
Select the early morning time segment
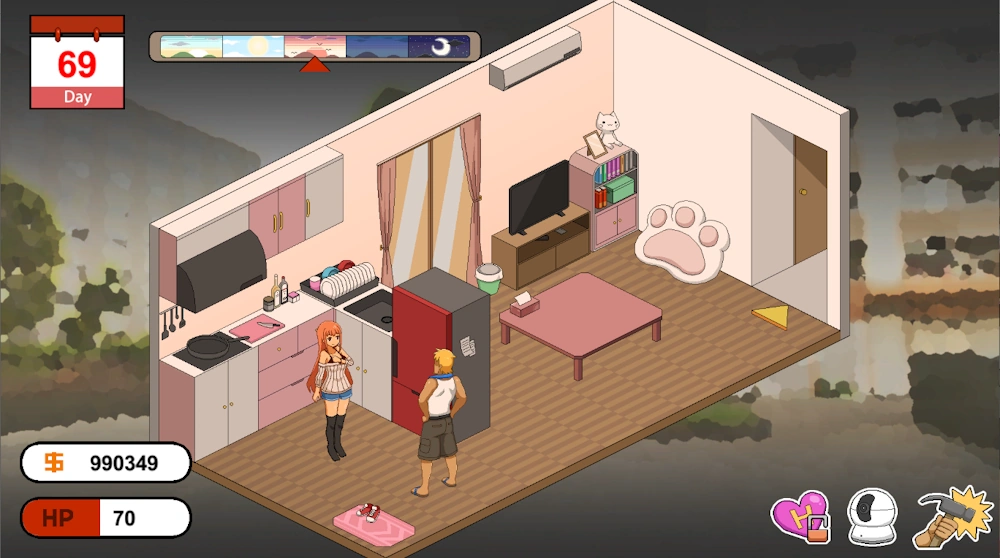(x=191, y=47)
